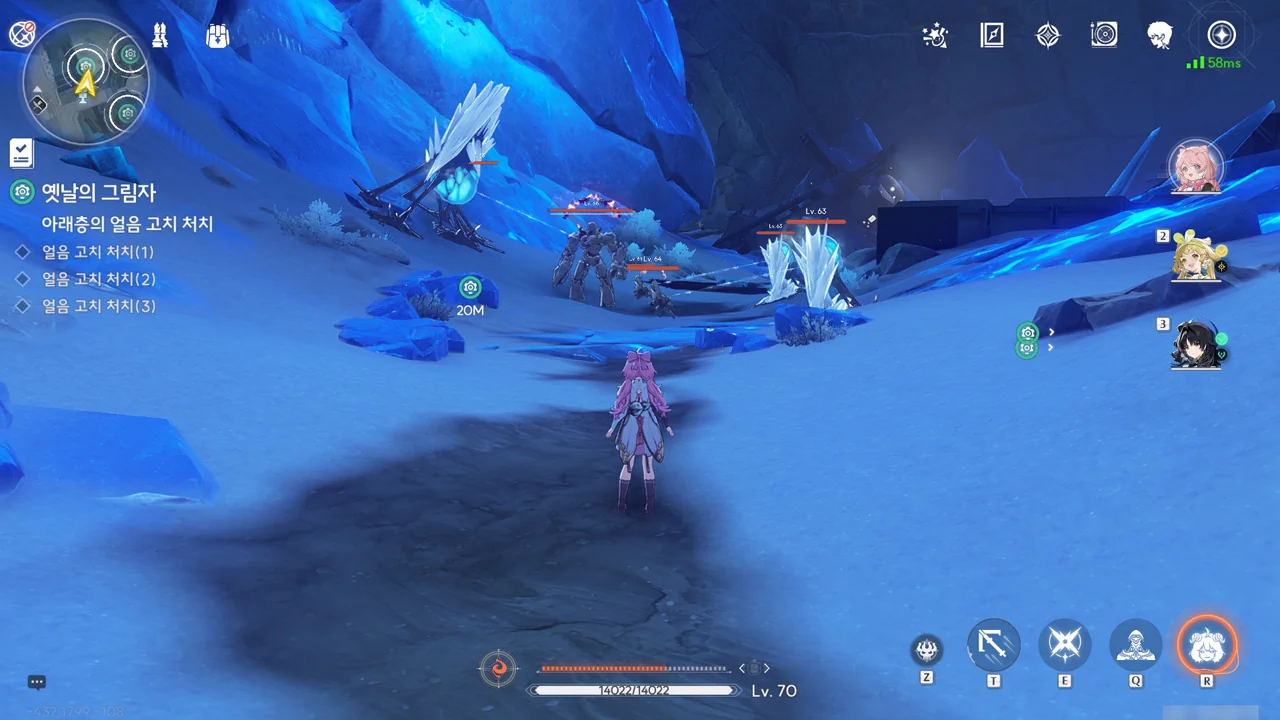
Task: Select the pink-haired active character portrait
Action: (x=1195, y=167)
